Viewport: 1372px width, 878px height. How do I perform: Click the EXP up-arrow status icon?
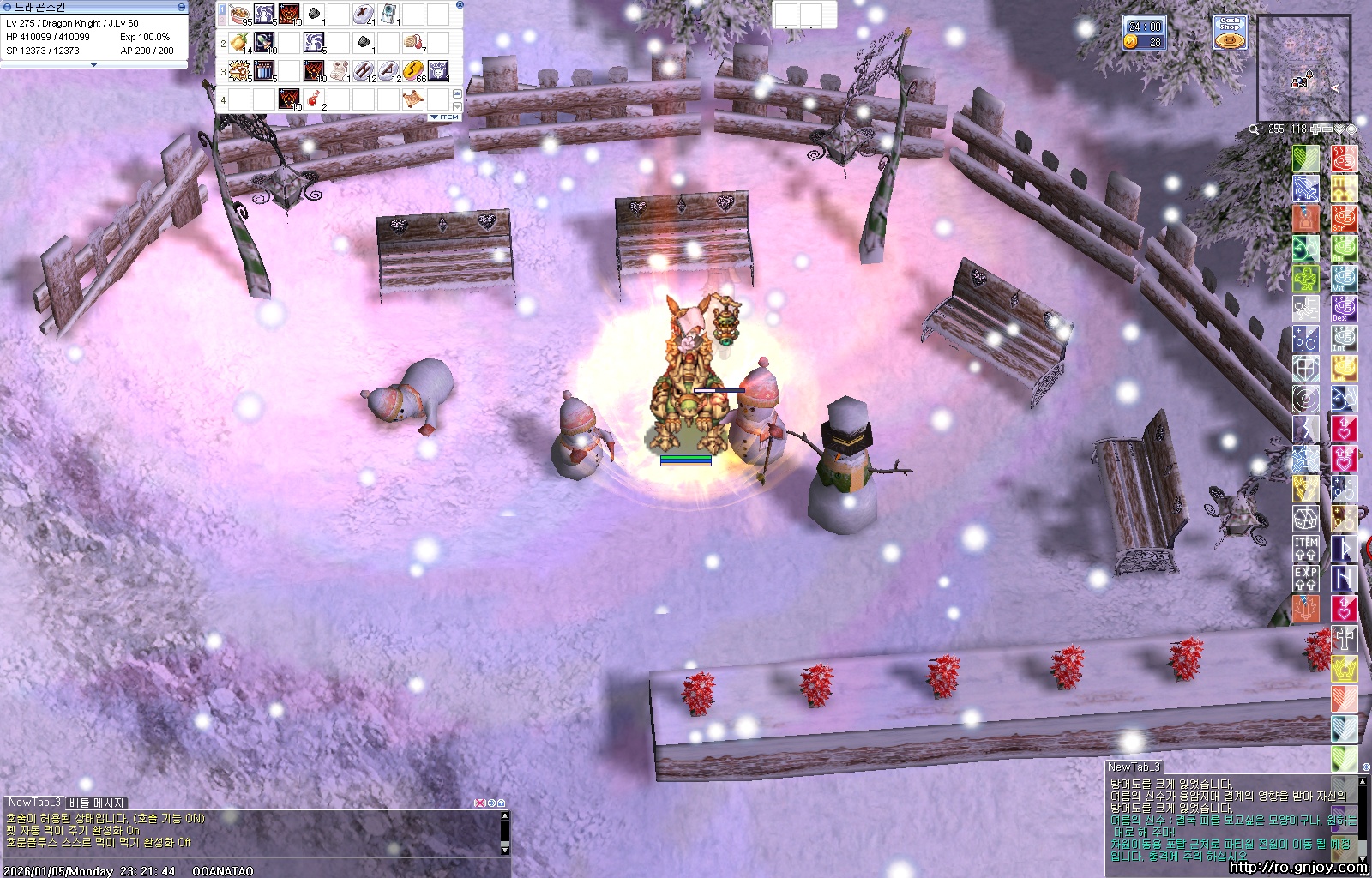[x=1305, y=578]
